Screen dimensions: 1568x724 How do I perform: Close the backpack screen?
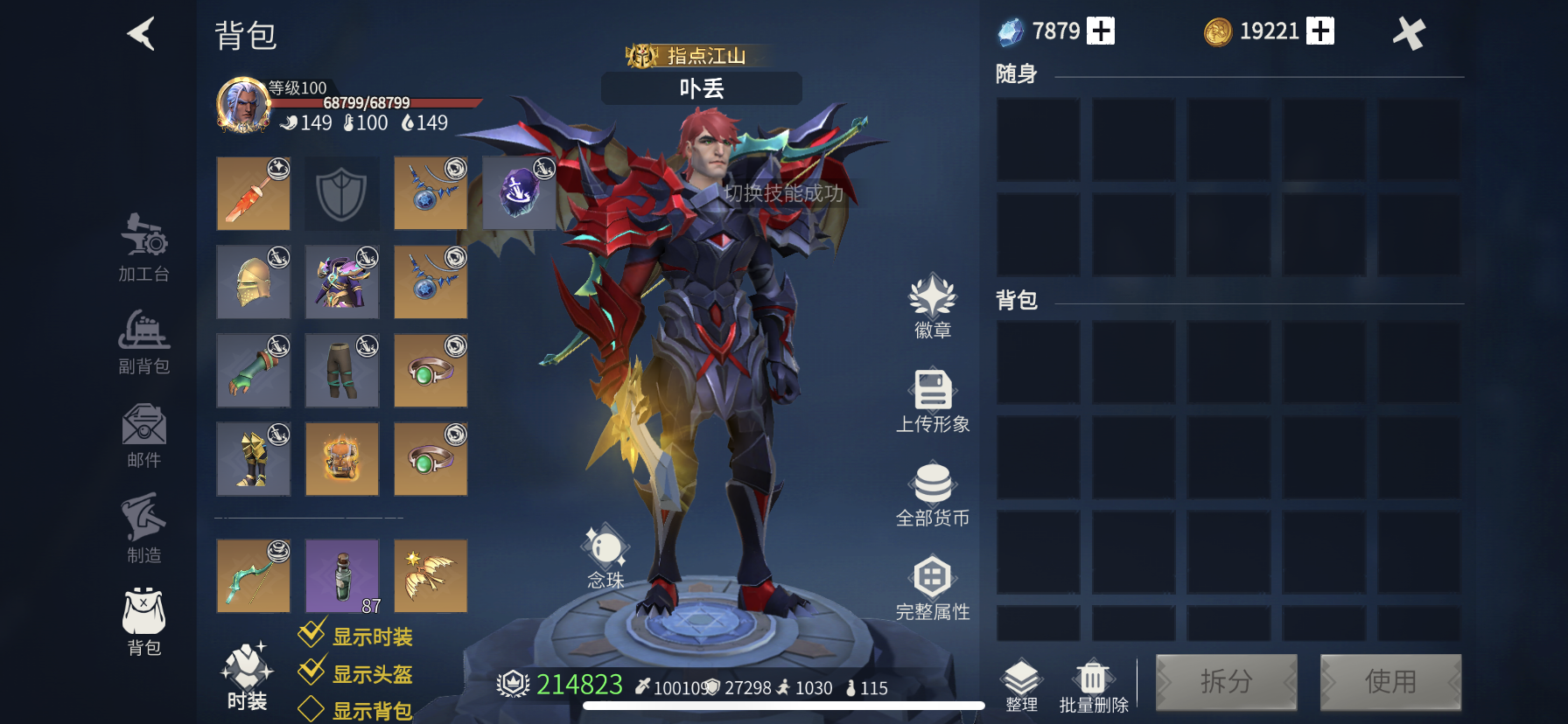pos(1409,34)
